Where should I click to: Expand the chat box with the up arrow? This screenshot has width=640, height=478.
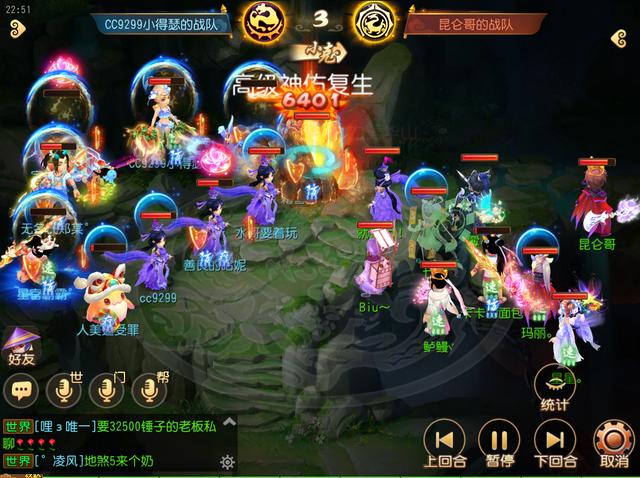click(x=228, y=422)
